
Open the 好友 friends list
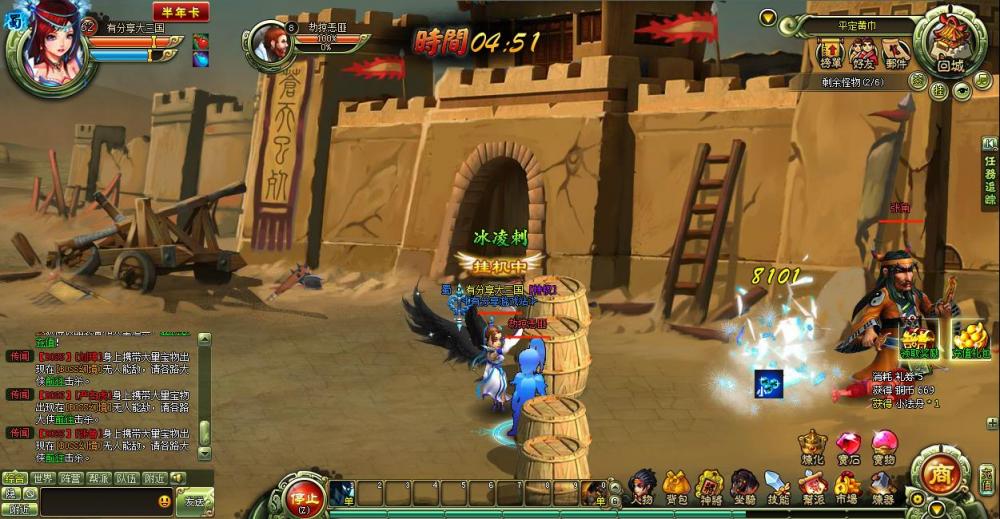863,51
